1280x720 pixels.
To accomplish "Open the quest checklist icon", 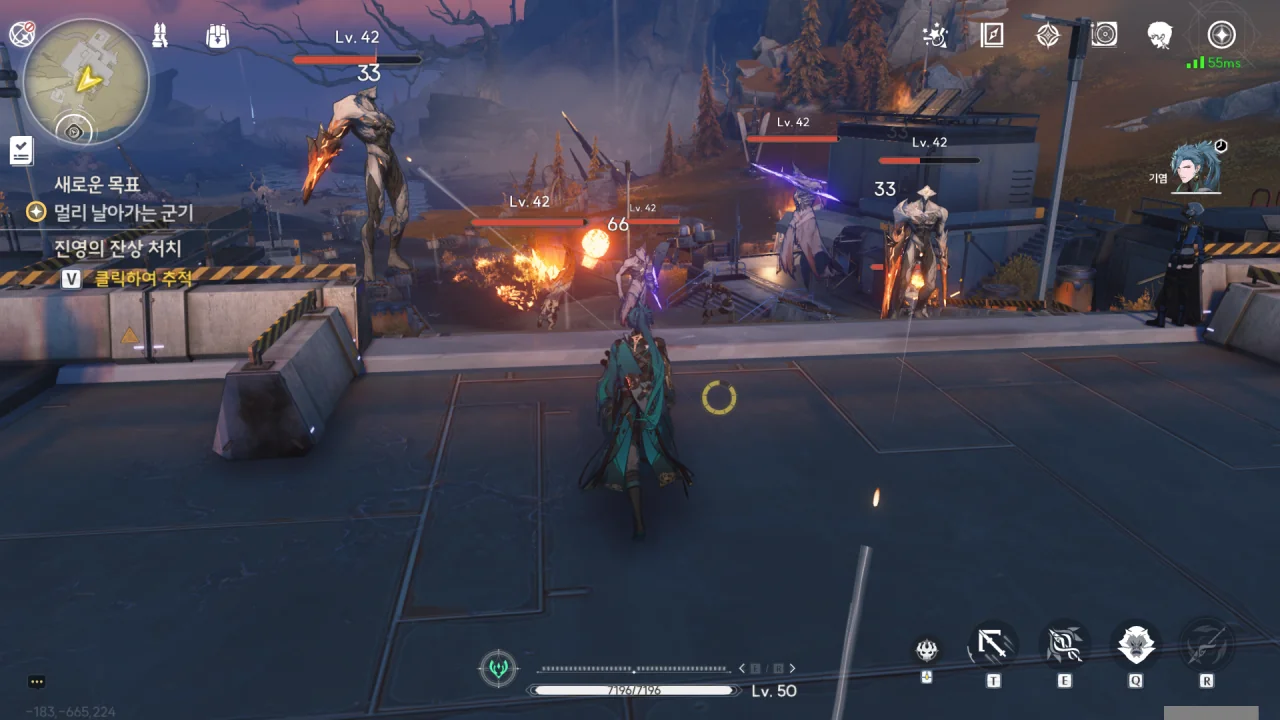I will (21, 151).
